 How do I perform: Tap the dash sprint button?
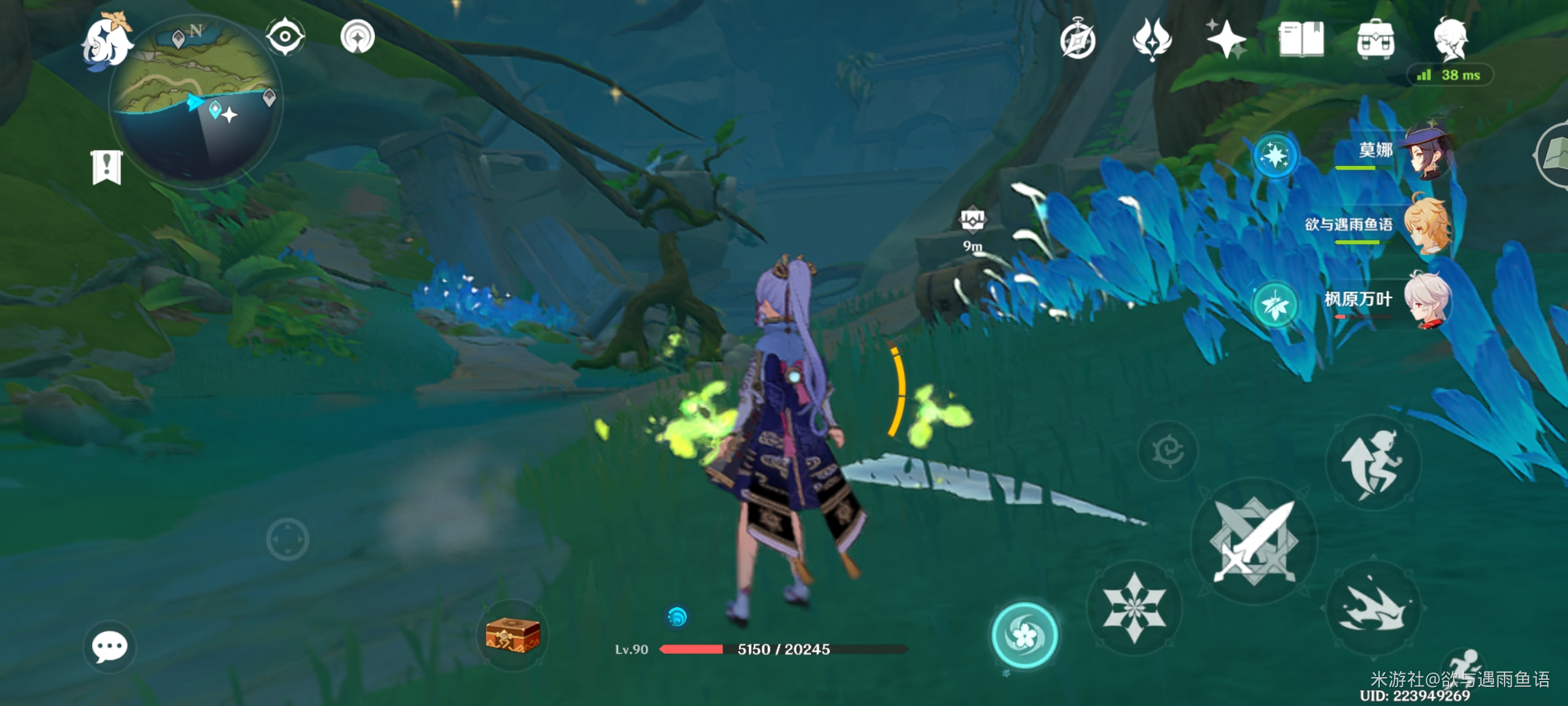click(x=1373, y=608)
